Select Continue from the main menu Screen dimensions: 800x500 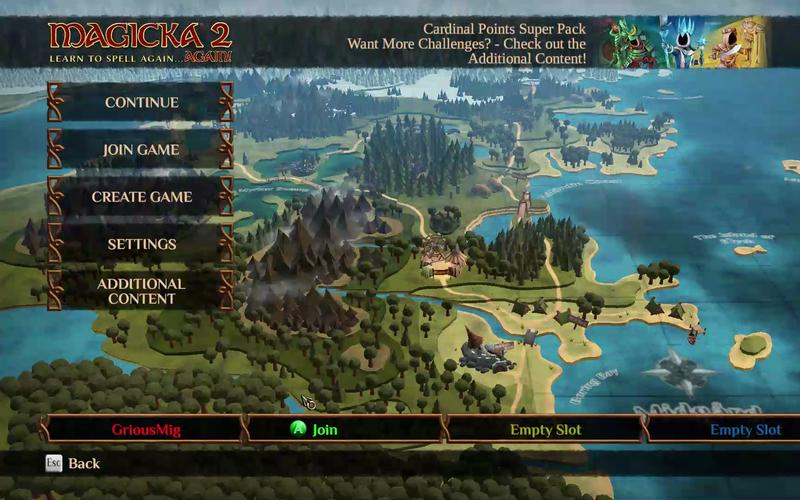pyautogui.click(x=141, y=102)
